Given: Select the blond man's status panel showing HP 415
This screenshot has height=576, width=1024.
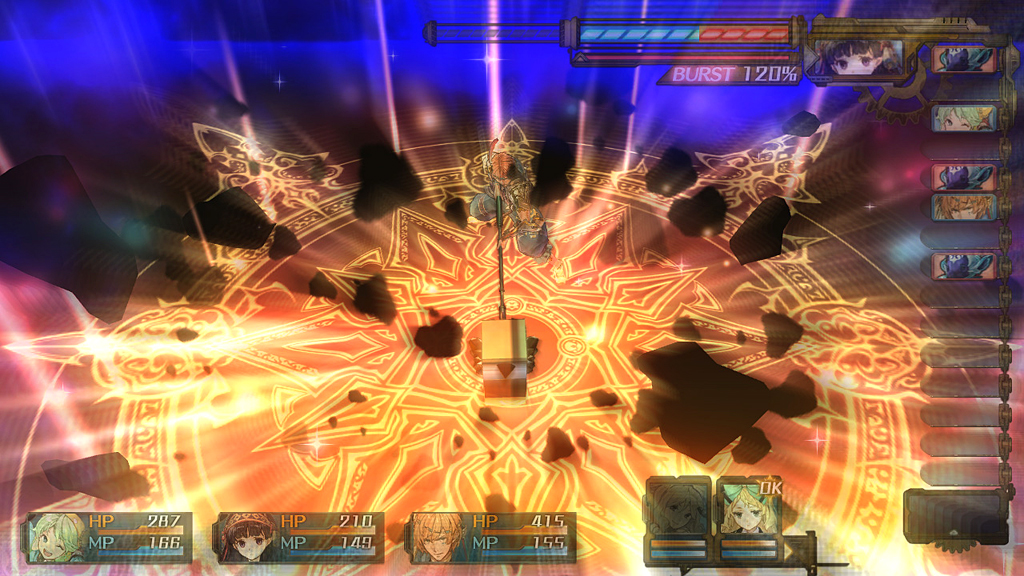Looking at the screenshot, I should coord(492,537).
